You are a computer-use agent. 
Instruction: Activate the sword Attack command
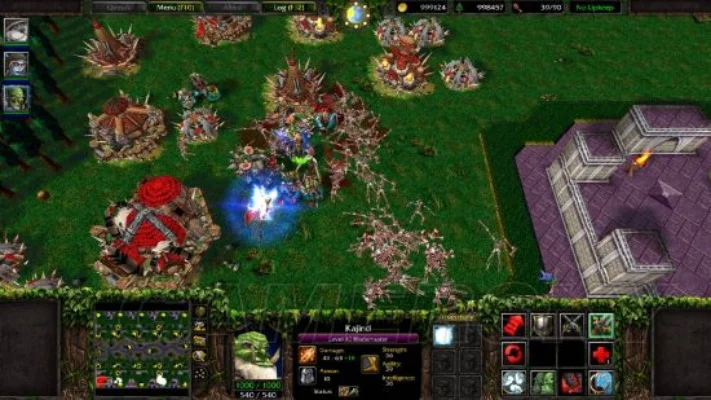pos(600,324)
